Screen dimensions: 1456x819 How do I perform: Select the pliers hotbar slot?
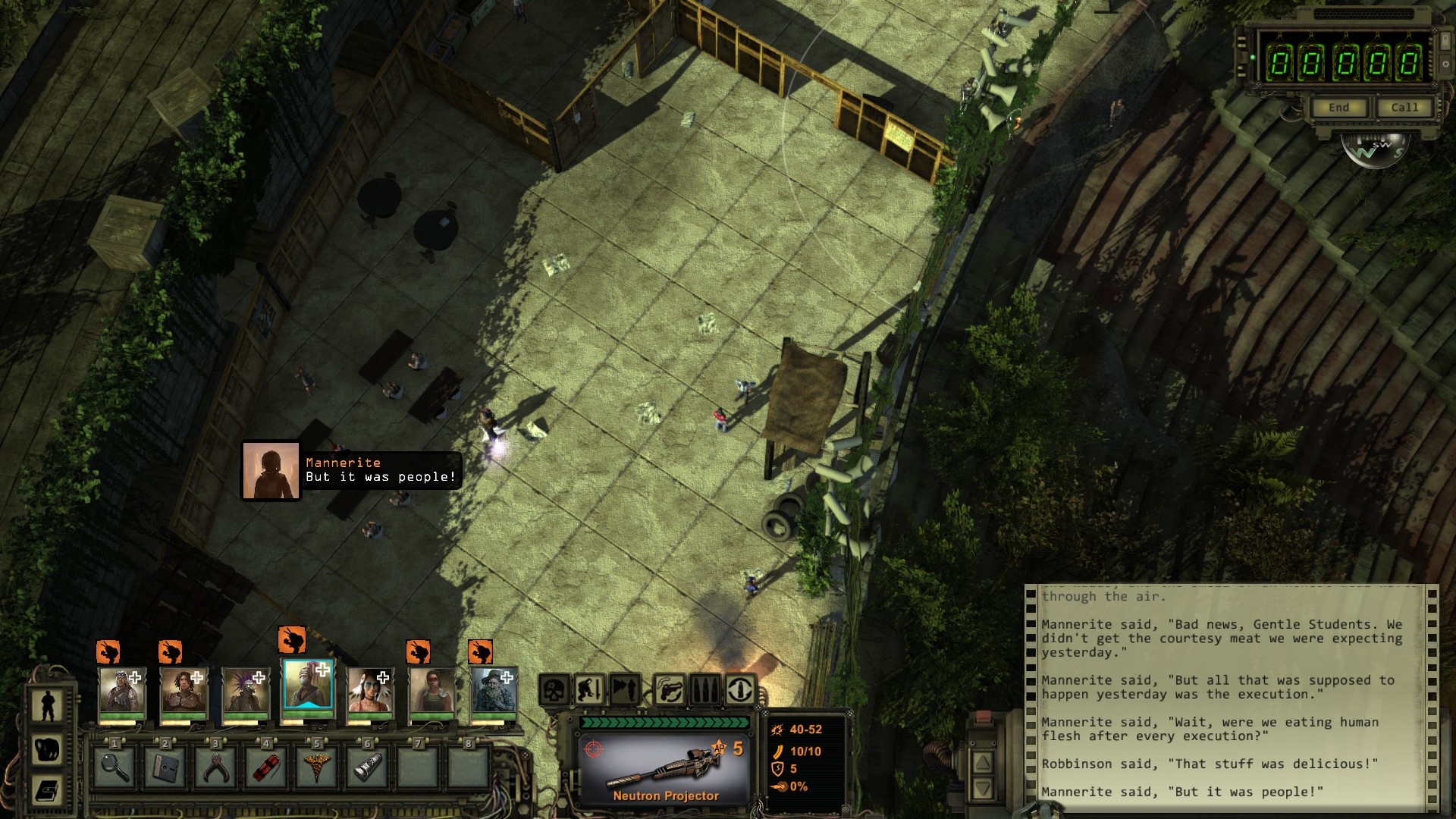coord(215,767)
